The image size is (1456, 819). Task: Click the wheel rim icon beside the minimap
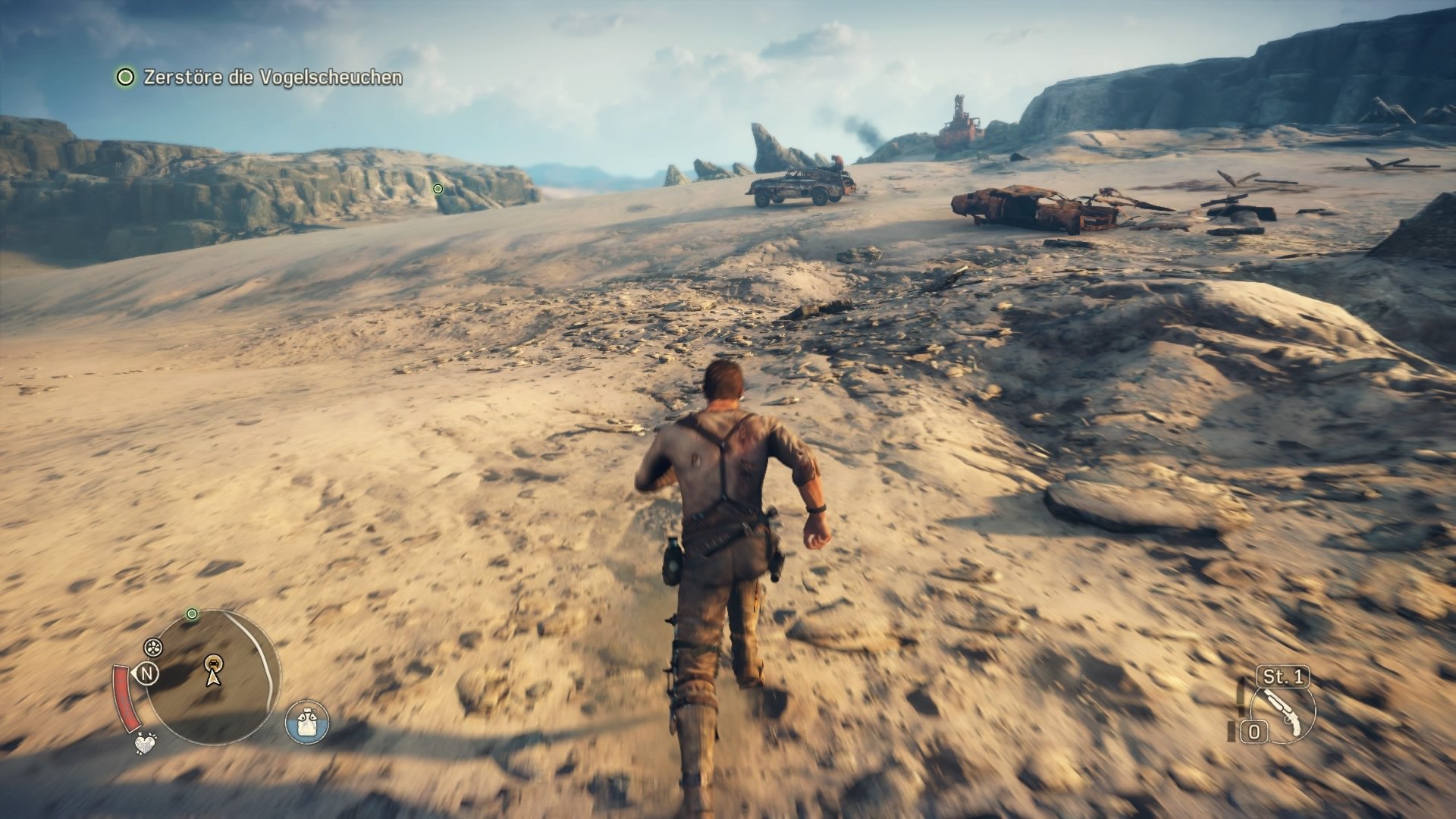tap(153, 647)
